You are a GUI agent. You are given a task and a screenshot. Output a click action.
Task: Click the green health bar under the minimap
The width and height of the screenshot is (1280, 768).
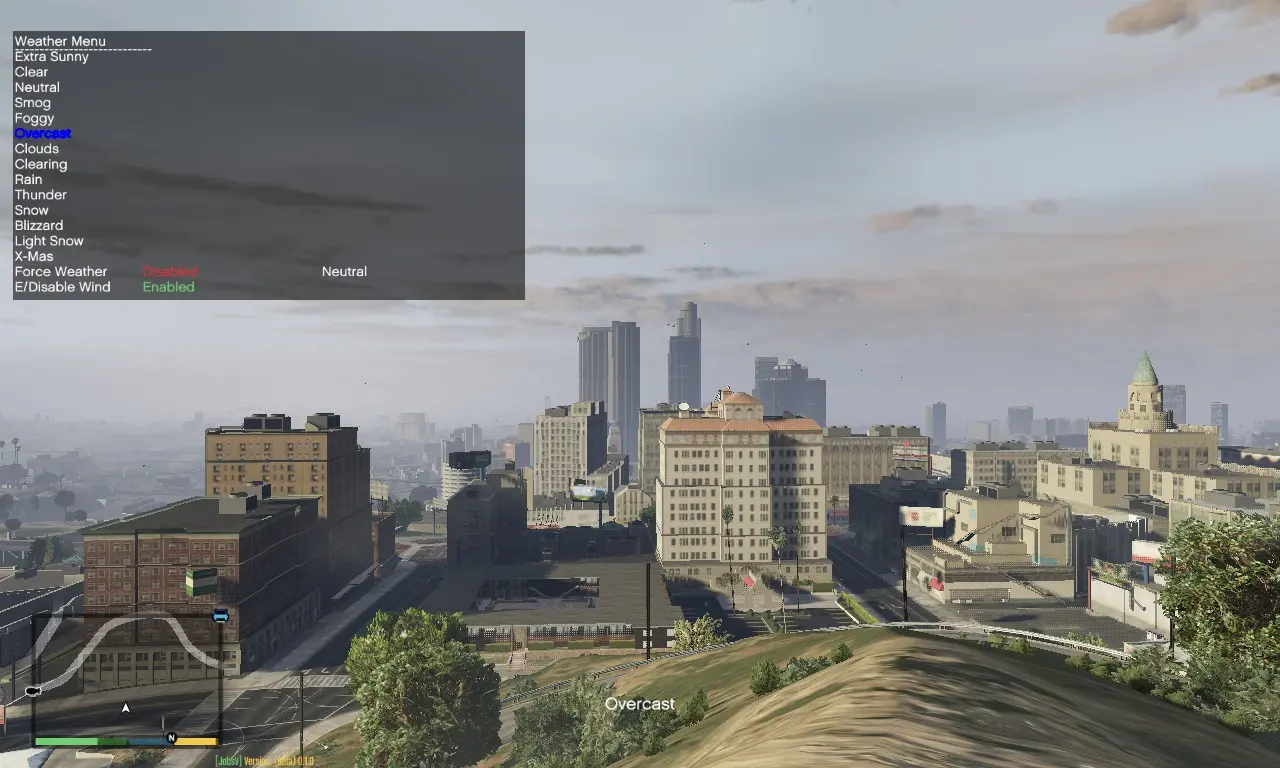68,742
